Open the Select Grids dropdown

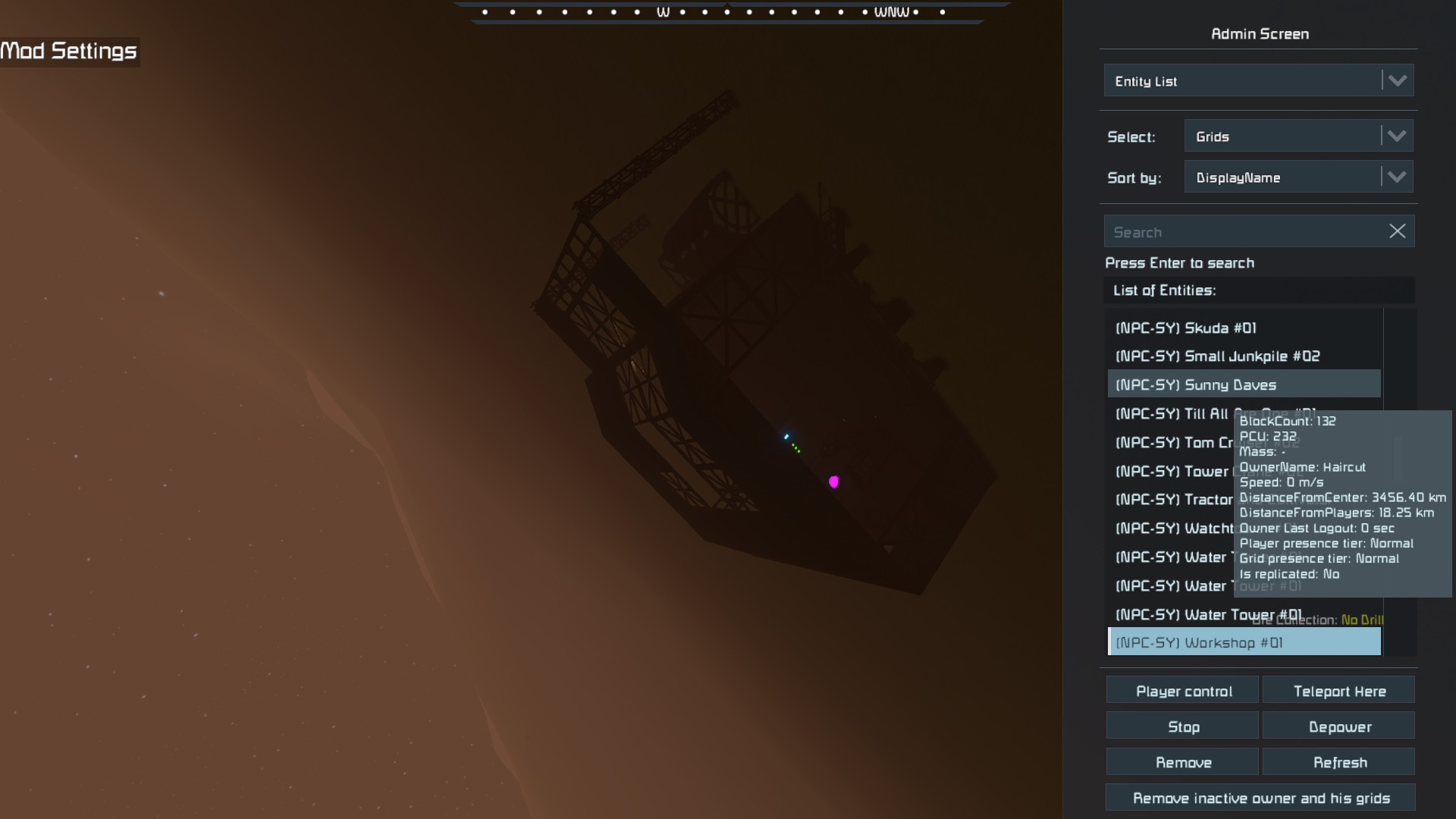coord(1298,136)
